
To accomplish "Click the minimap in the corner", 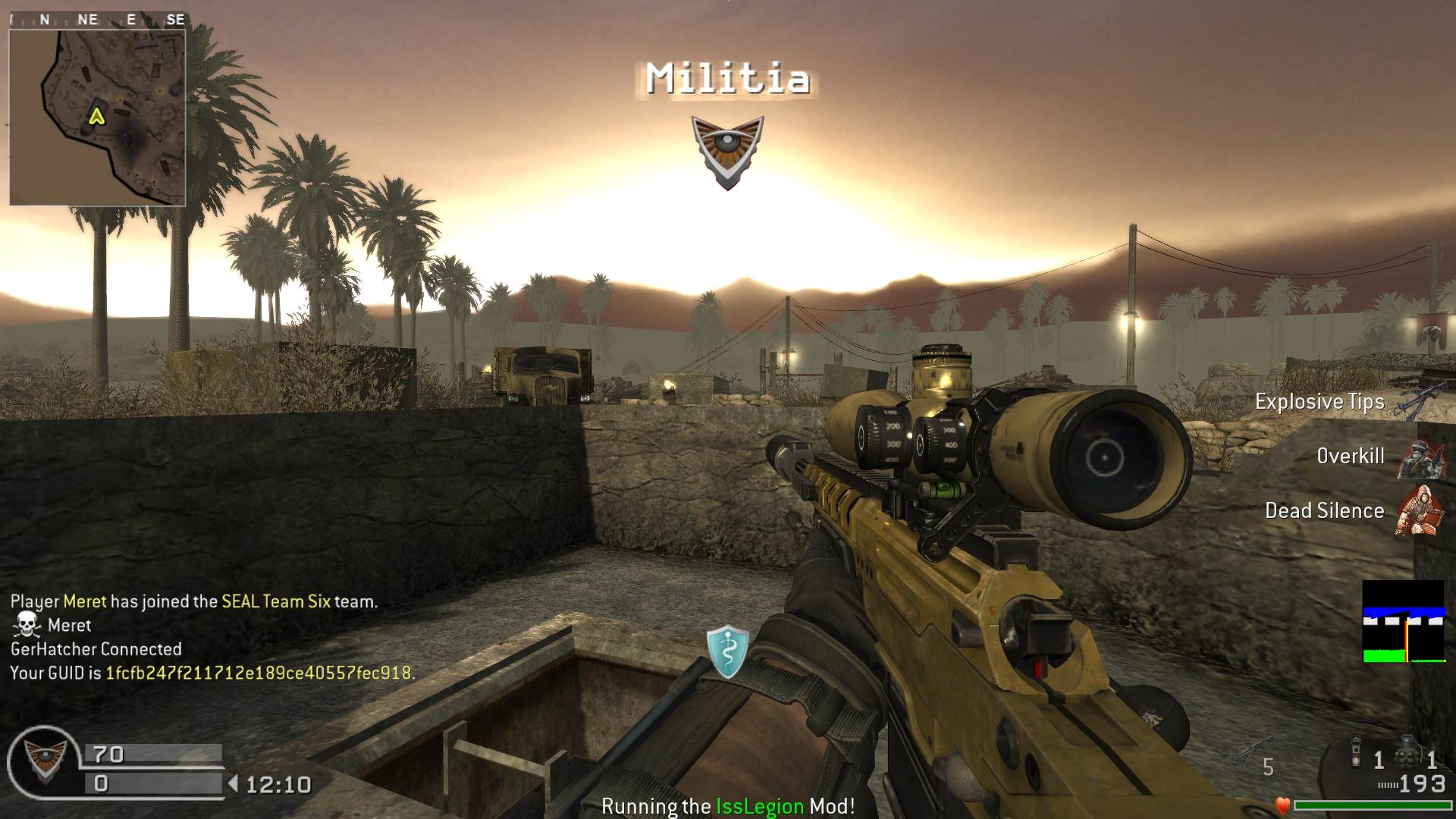I will [97, 118].
